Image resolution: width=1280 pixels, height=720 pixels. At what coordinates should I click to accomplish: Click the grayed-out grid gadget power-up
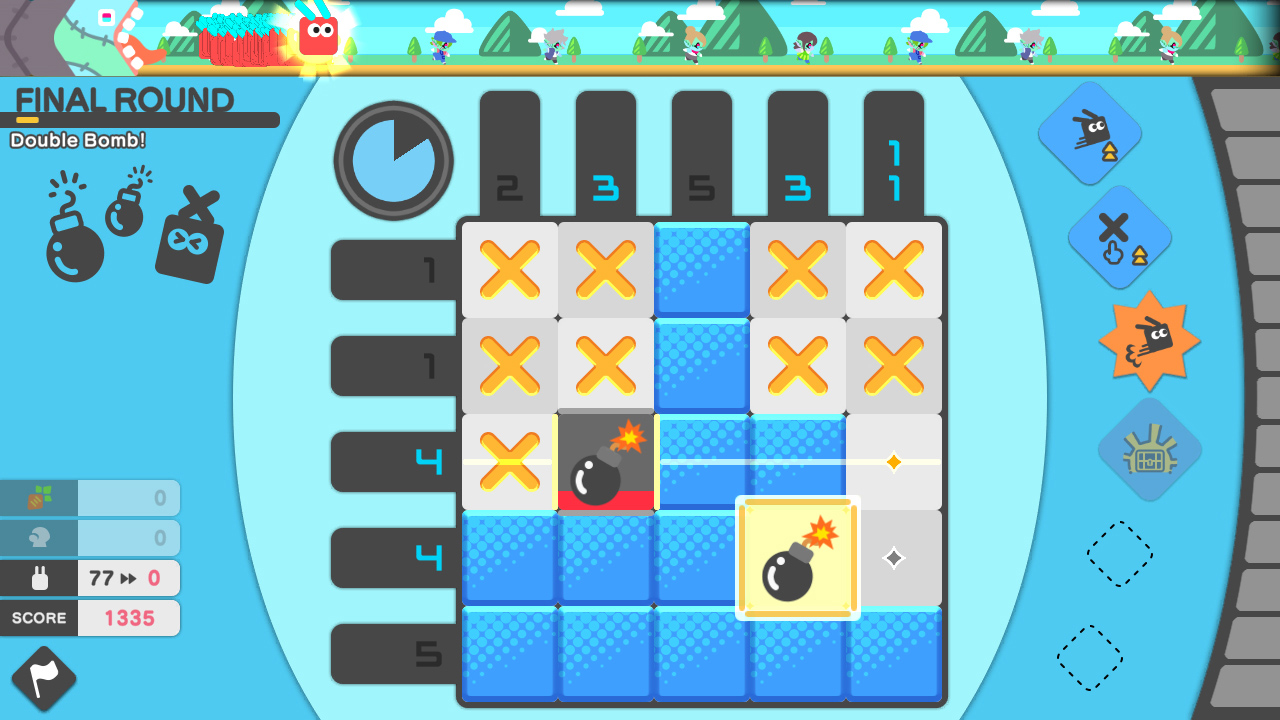point(1149,449)
